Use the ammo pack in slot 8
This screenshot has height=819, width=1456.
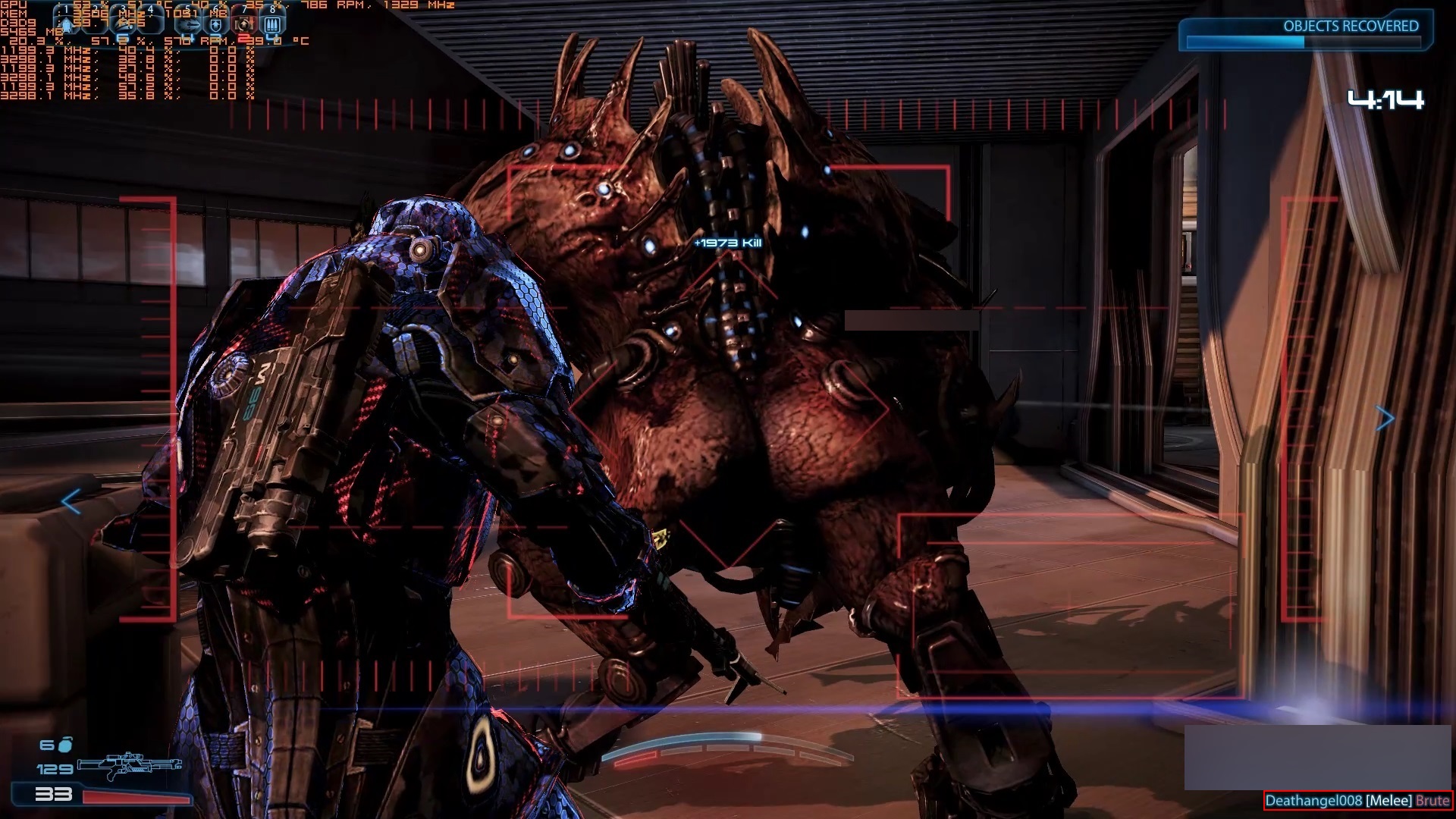click(271, 24)
